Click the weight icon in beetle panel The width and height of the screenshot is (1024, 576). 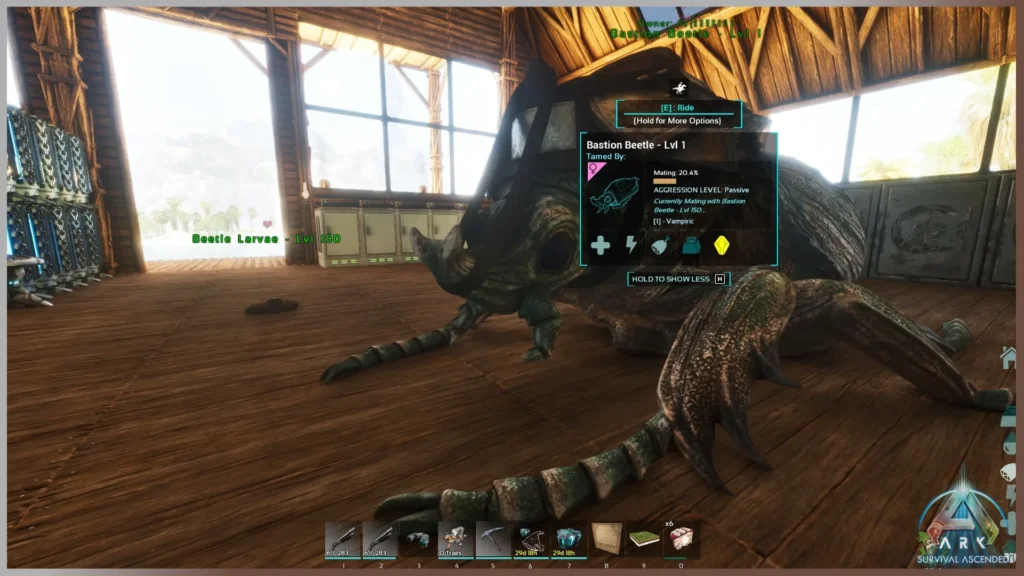click(690, 245)
